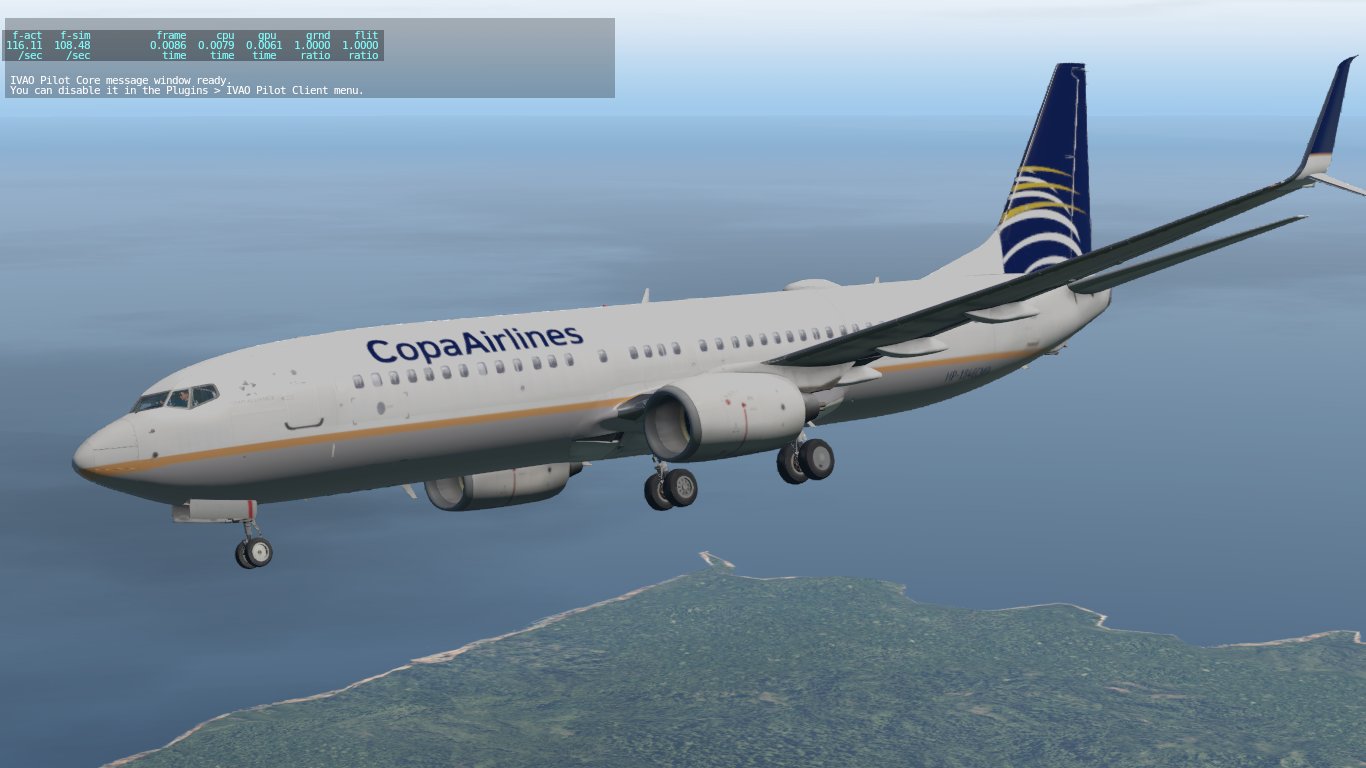This screenshot has width=1366, height=768.
Task: Select the data output stats overlay panel
Action: (195, 45)
